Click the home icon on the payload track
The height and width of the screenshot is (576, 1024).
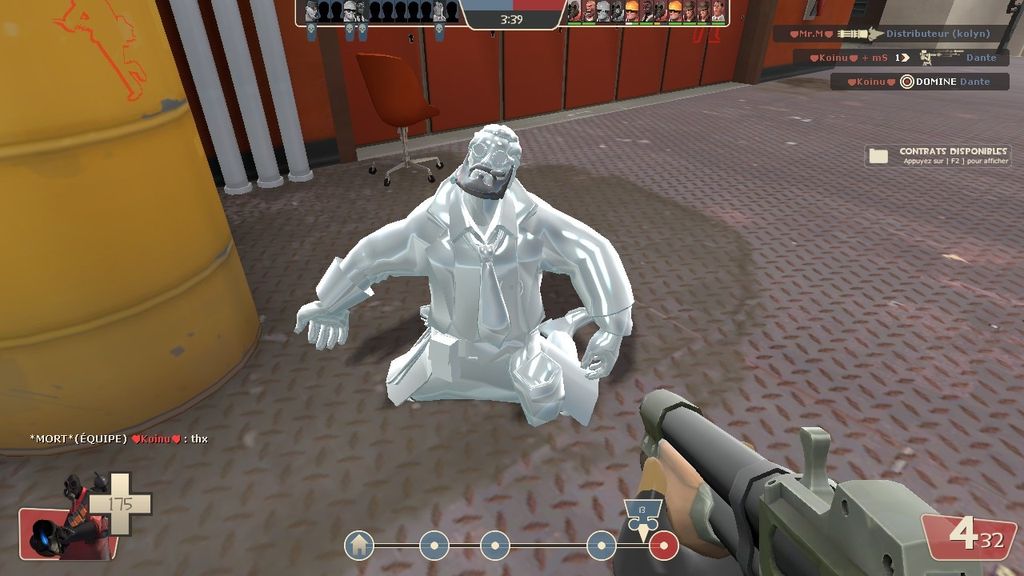[x=359, y=545]
